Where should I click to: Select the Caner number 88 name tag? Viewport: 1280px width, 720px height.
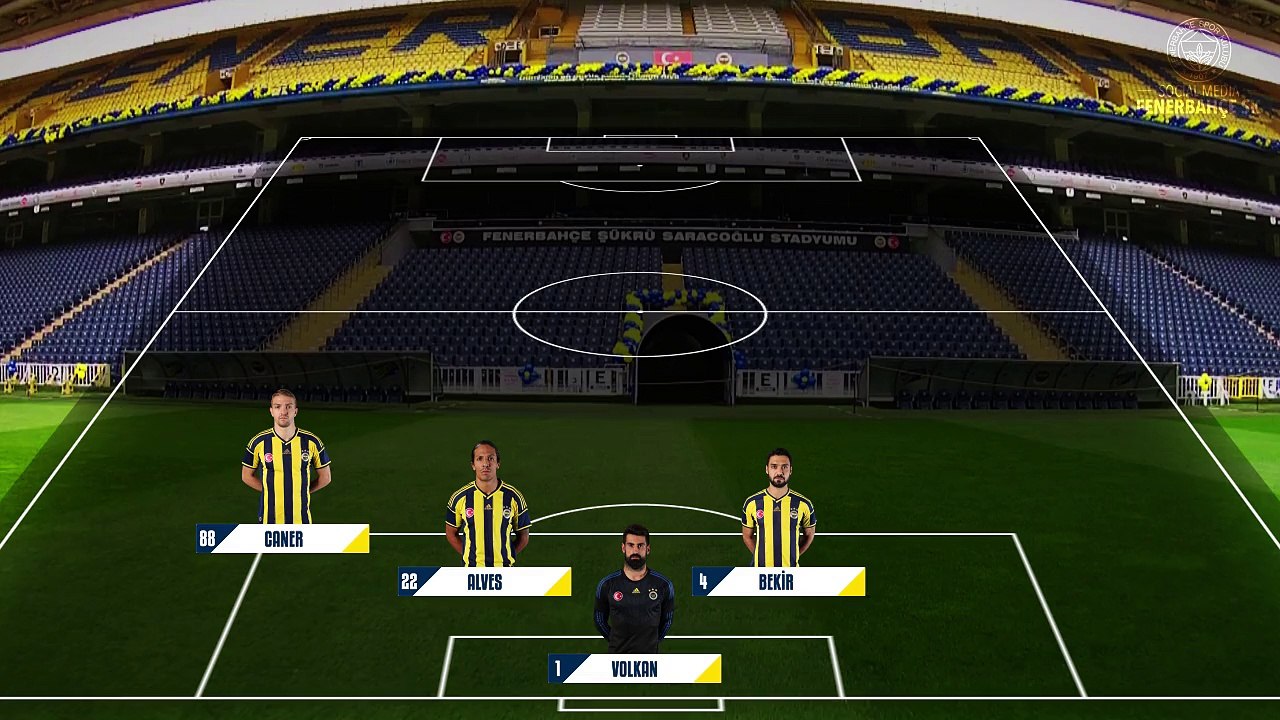pyautogui.click(x=283, y=539)
